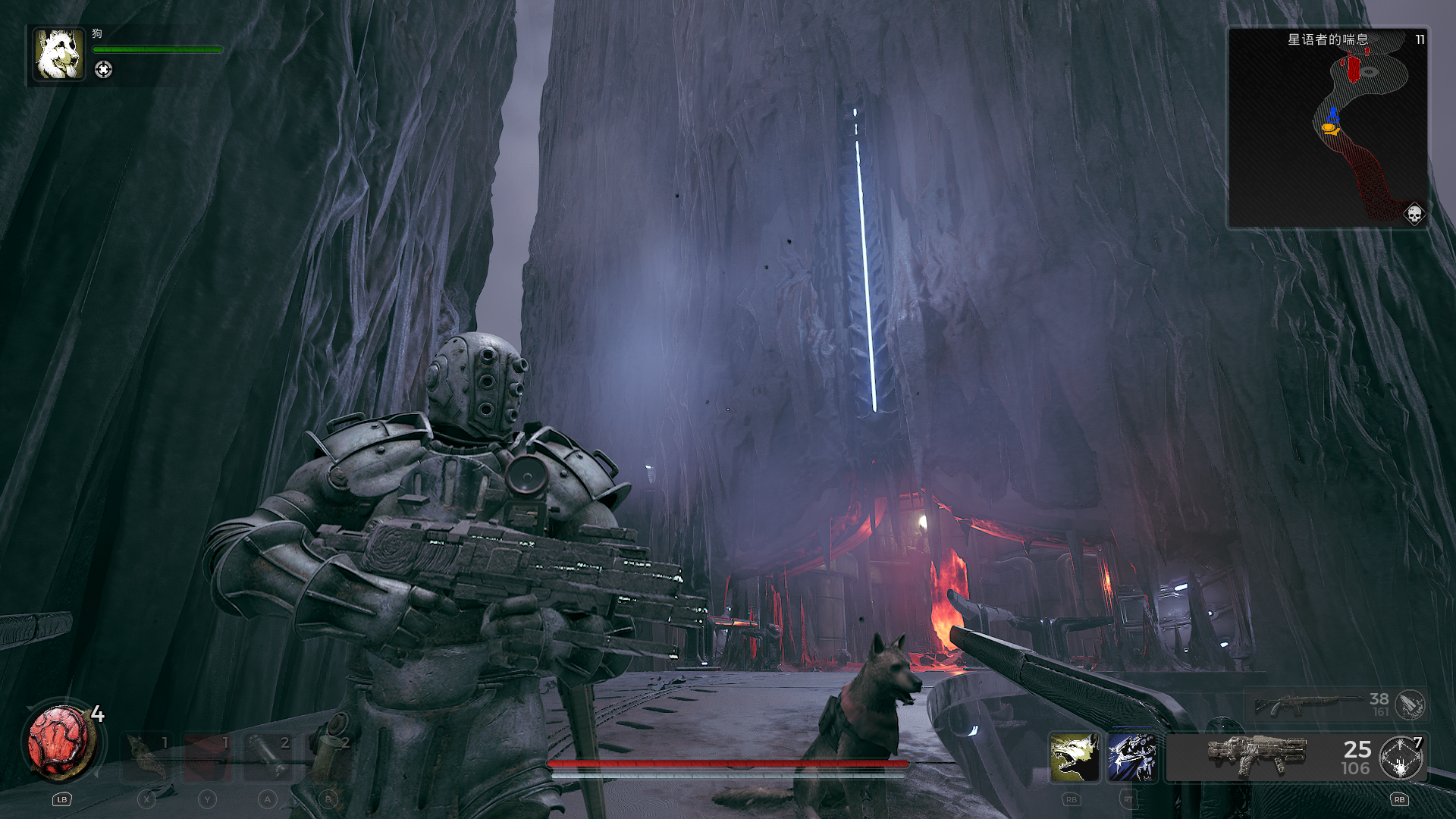Viewport: 1456px width, 819px height.
Task: Select the dried root consumable slot
Action: click(x=146, y=758)
